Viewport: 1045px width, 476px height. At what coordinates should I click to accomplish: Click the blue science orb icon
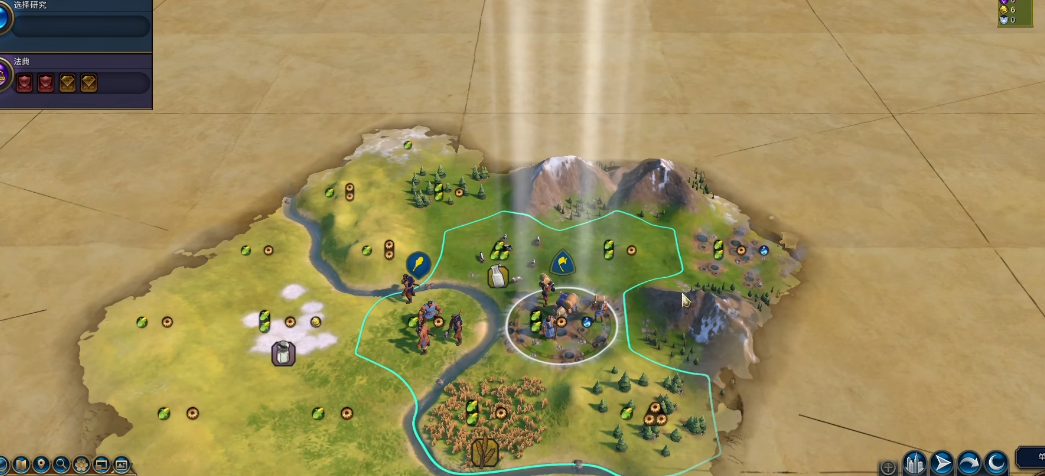(x=7, y=18)
